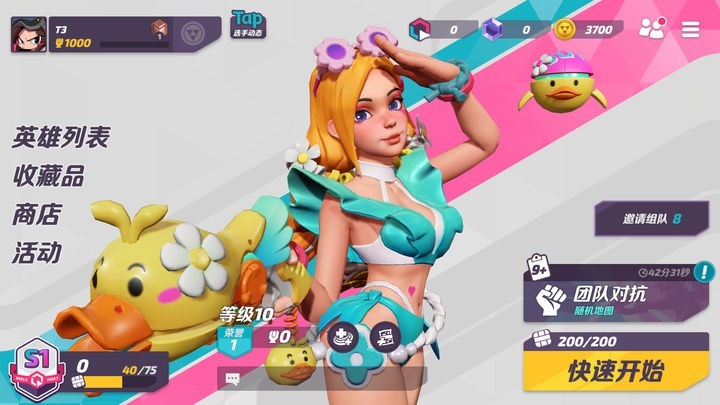Open the Tap 选手动态 feed
The width and height of the screenshot is (720, 405).
[247, 24]
